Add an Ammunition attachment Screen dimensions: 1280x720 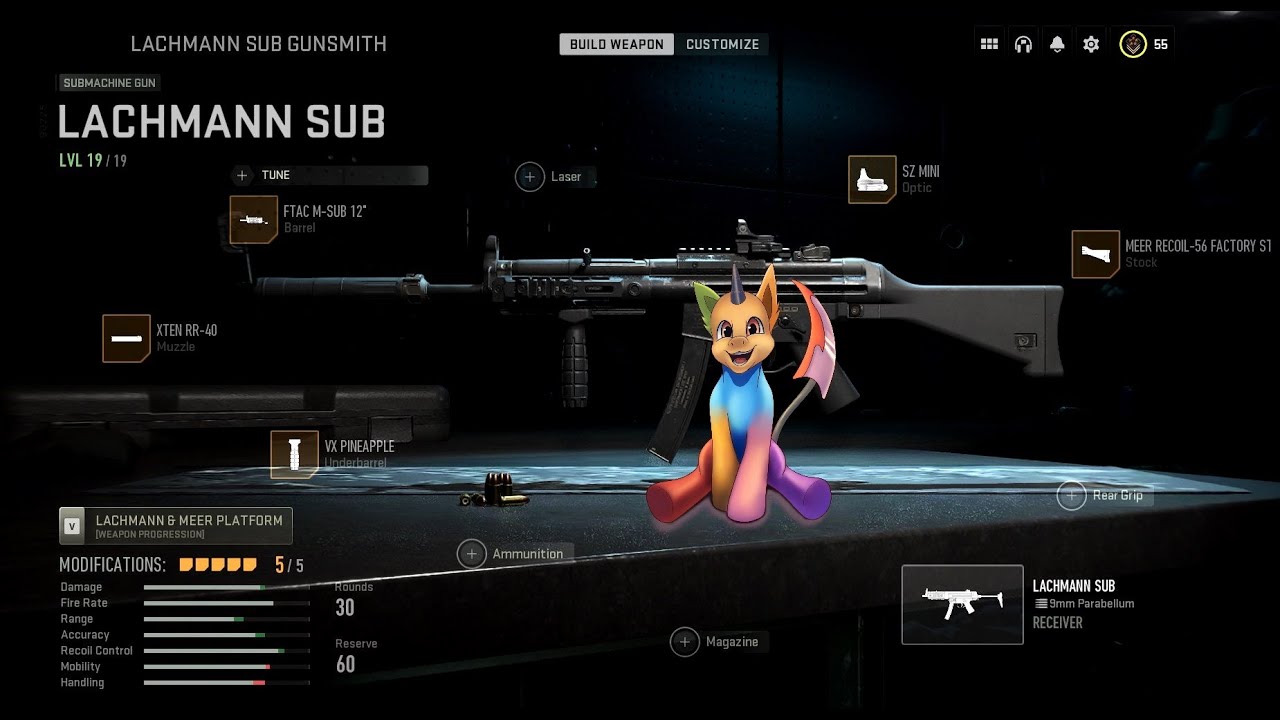tap(472, 554)
